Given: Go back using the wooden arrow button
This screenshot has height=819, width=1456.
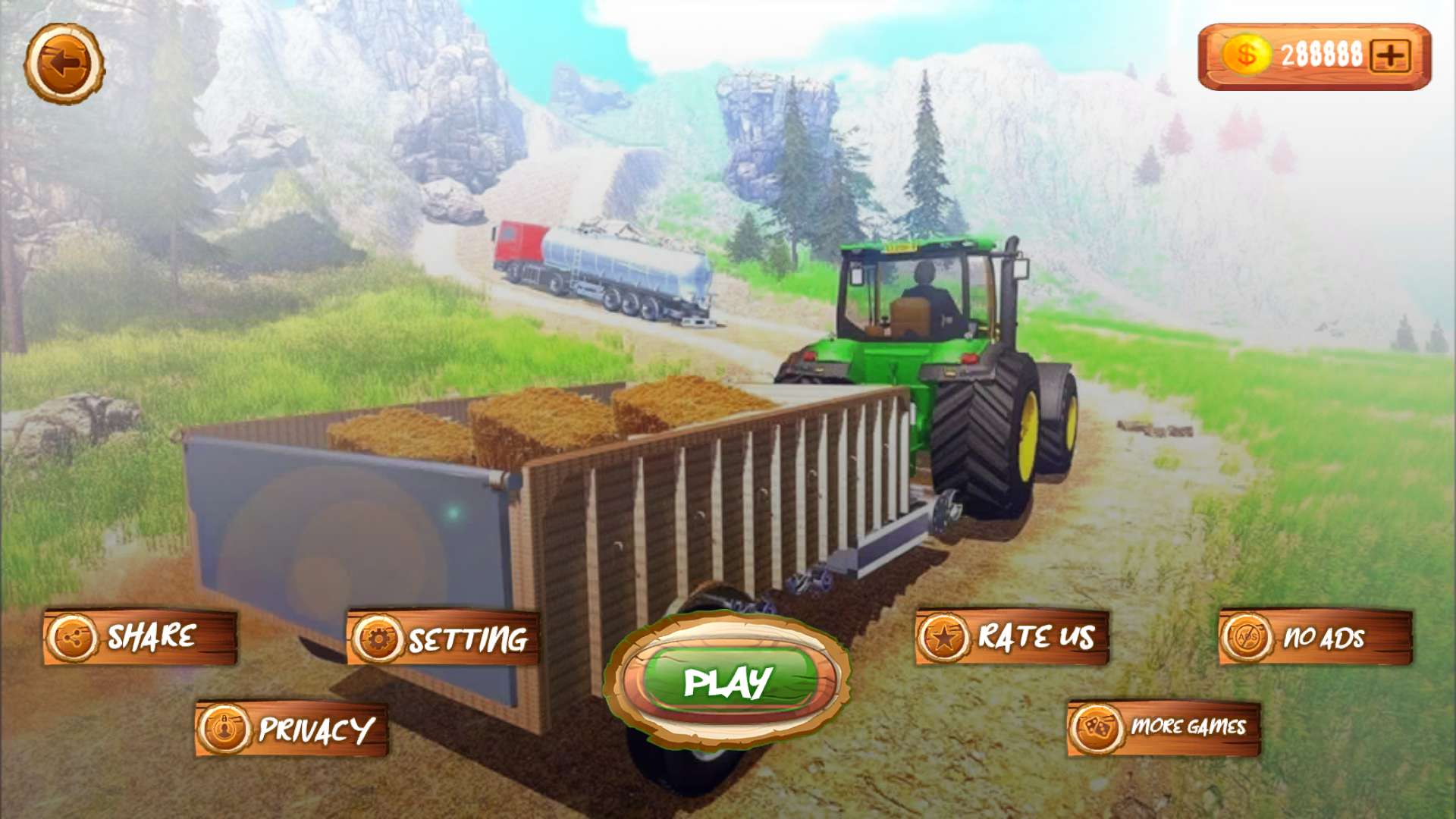Looking at the screenshot, I should tap(64, 64).
